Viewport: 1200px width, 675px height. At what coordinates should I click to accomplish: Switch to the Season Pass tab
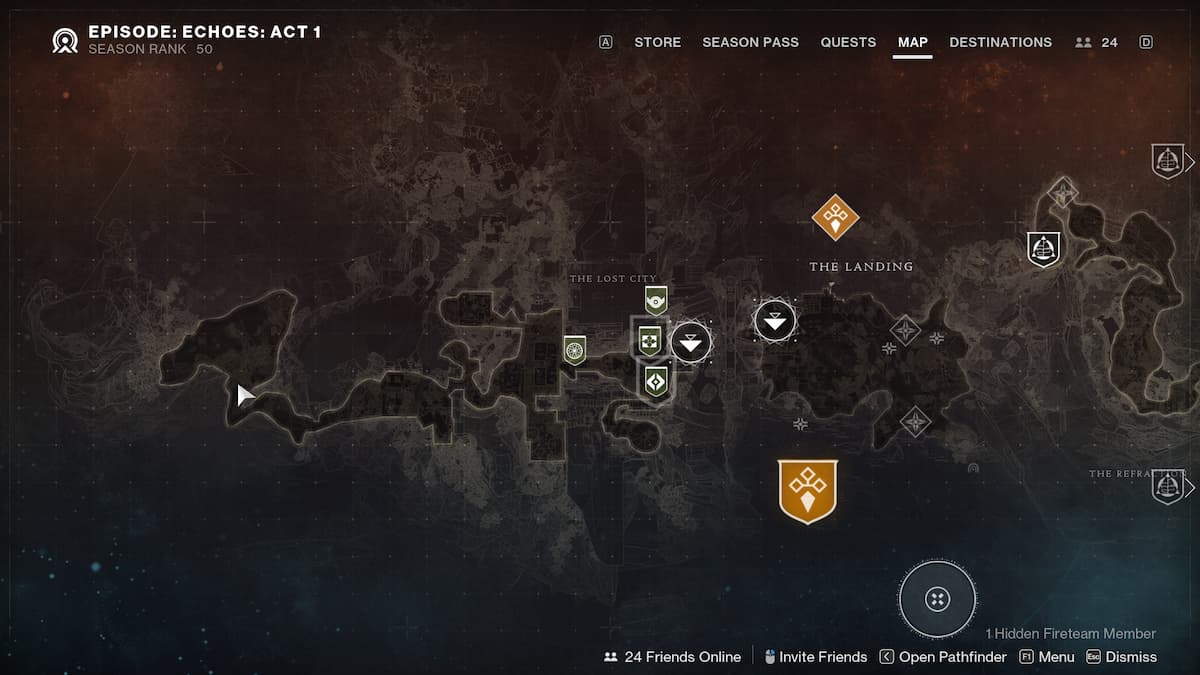pyautogui.click(x=749, y=42)
